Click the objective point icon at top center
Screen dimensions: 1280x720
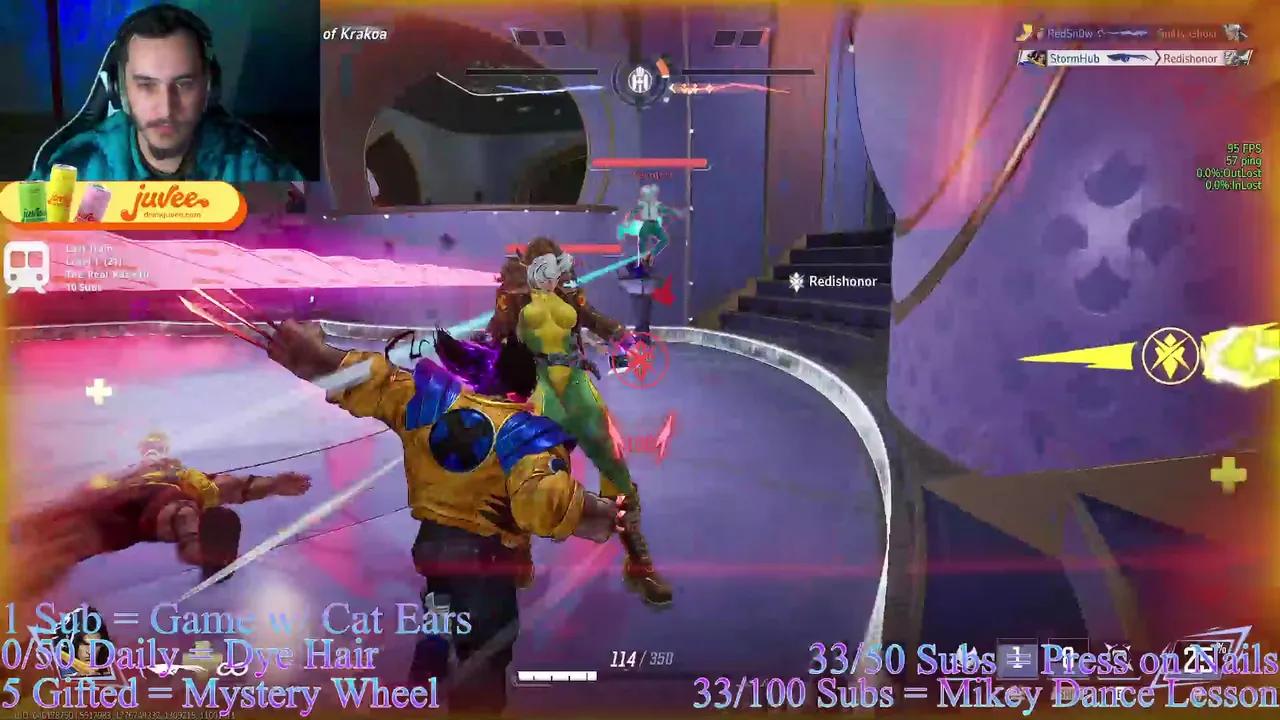click(x=640, y=82)
